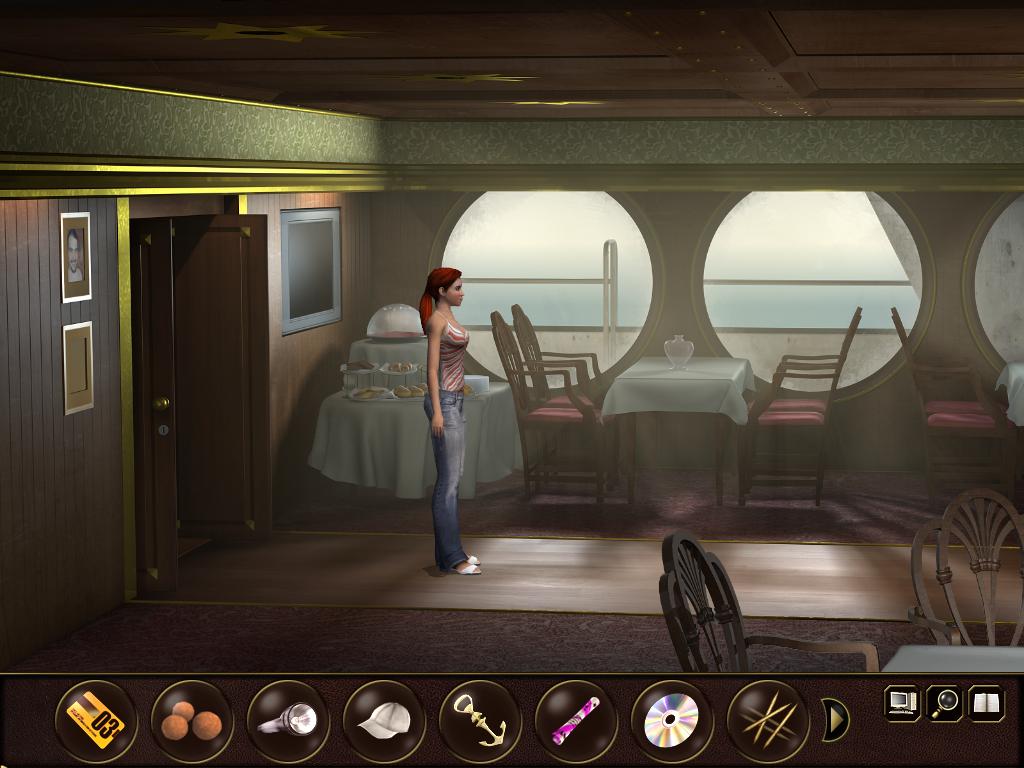Viewport: 1024px width, 768px height.
Task: Activate the magnifying glass examine tool
Action: point(943,702)
